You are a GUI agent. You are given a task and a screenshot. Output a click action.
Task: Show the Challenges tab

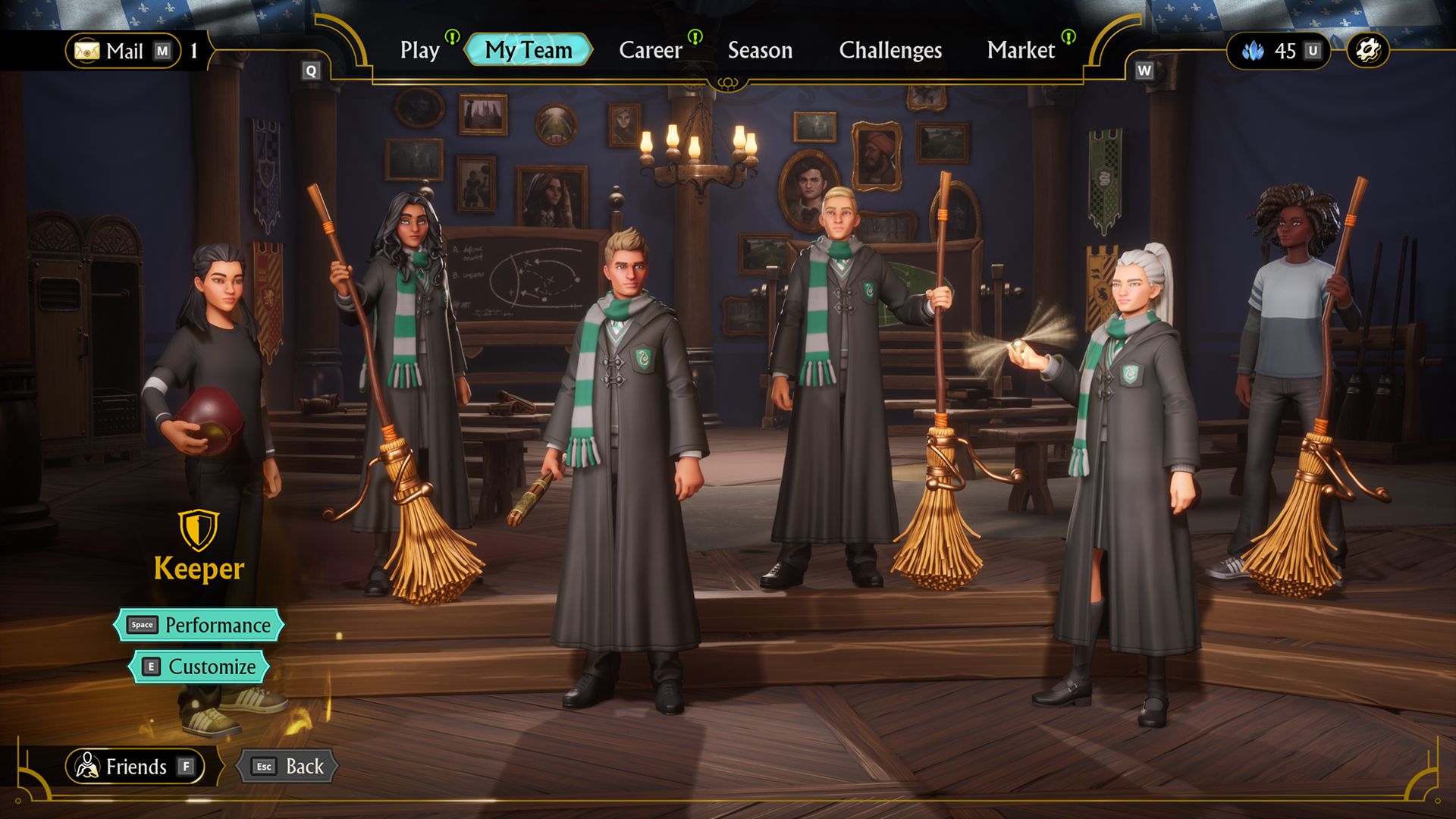tap(890, 50)
